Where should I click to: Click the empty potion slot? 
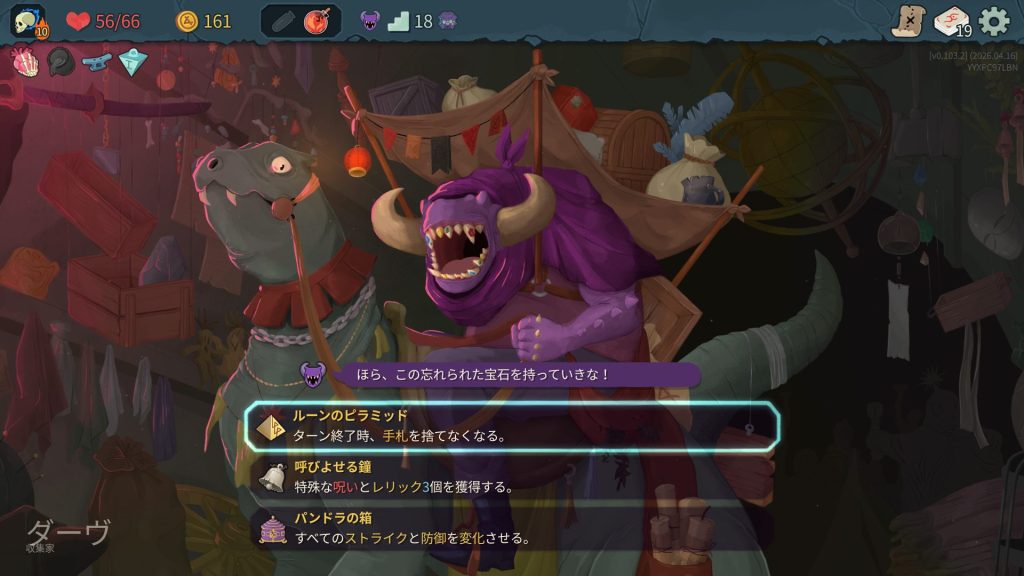click(282, 21)
